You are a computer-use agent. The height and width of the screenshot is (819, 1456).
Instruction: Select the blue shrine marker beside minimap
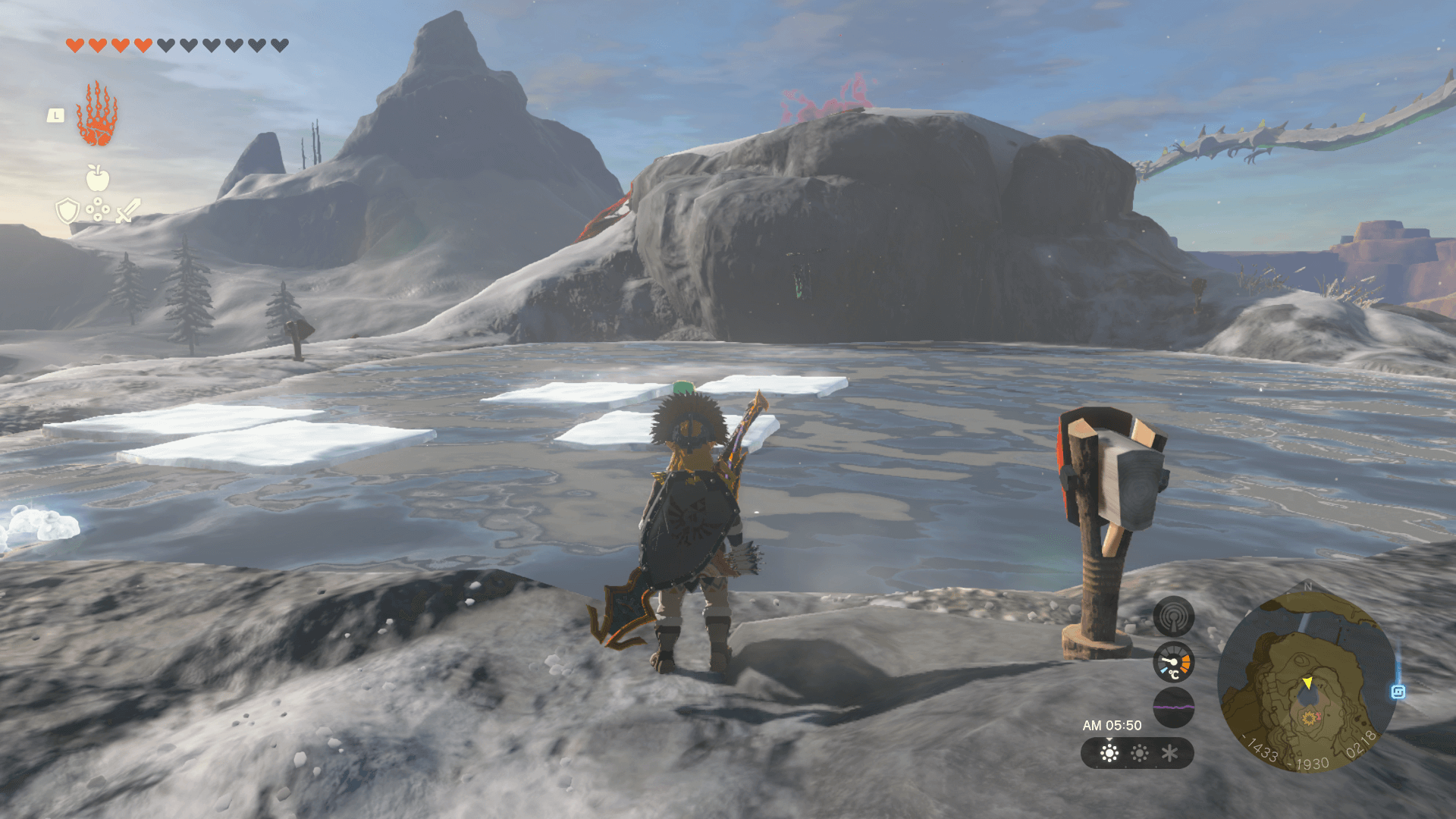point(1398,692)
